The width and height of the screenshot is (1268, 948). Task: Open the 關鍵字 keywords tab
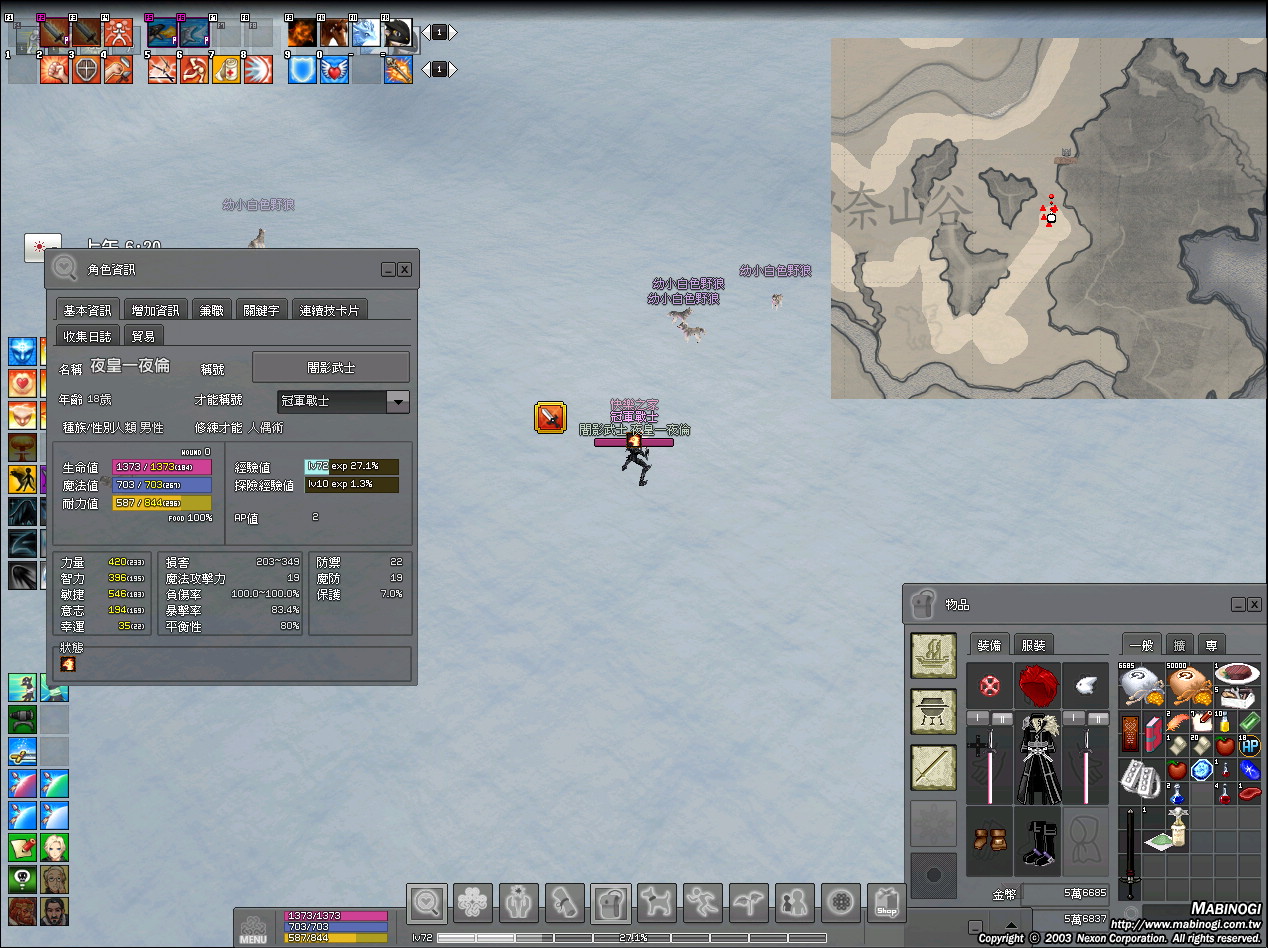coord(262,310)
